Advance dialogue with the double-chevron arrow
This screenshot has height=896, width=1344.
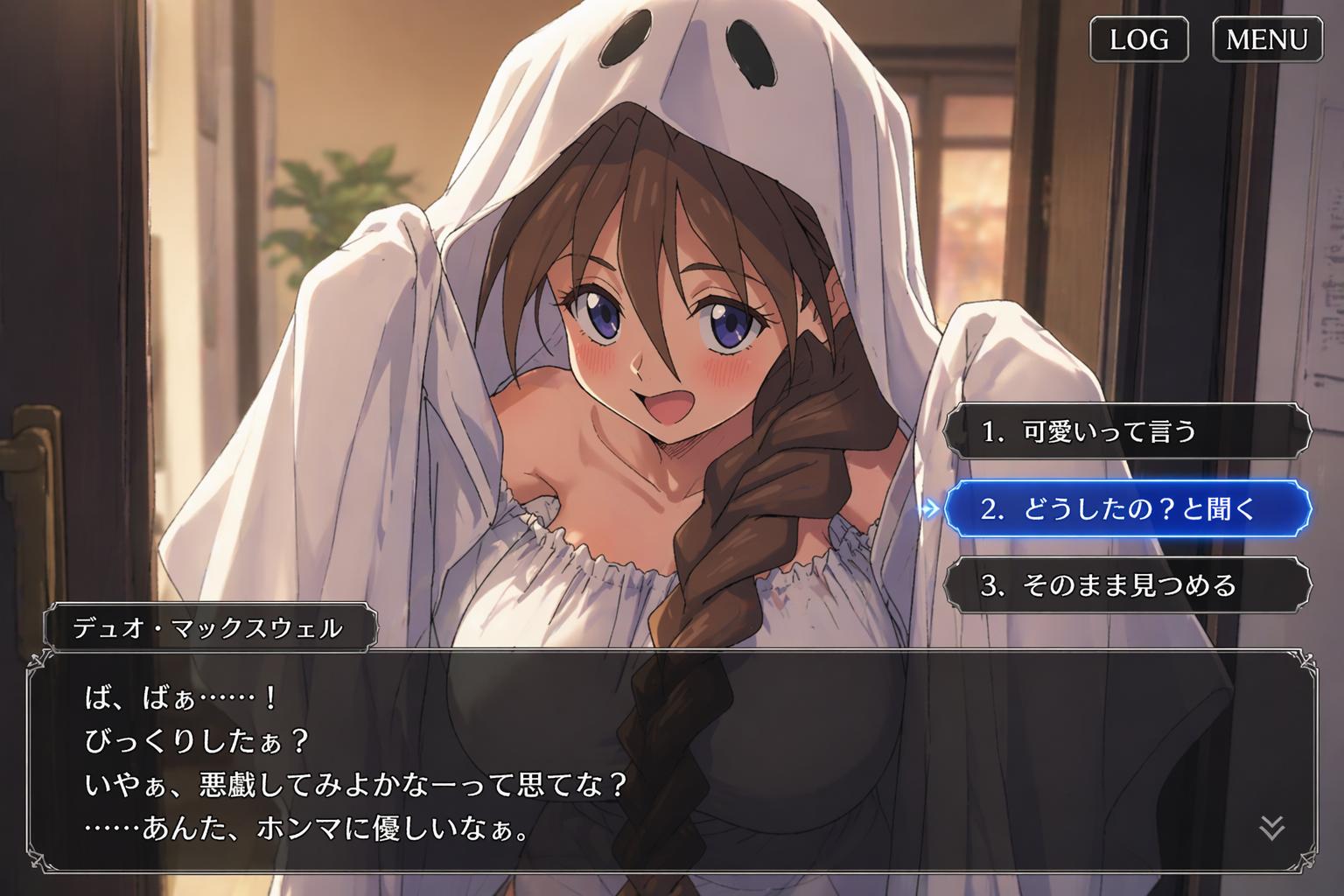coord(1271,827)
